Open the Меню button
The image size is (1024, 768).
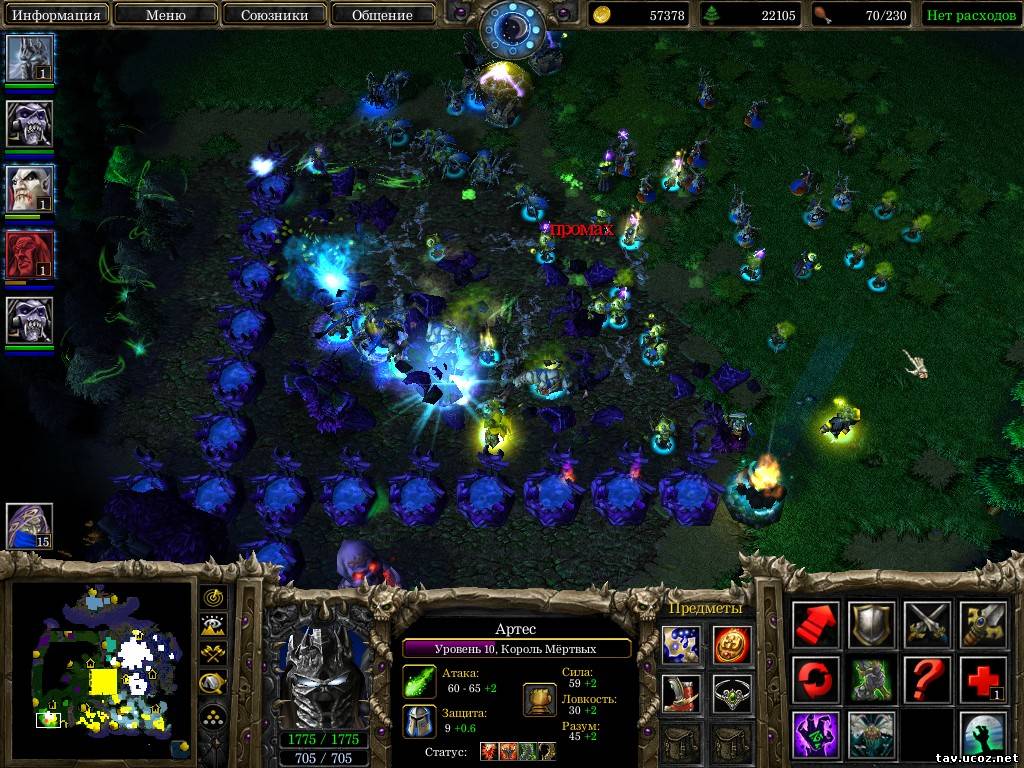[x=164, y=14]
